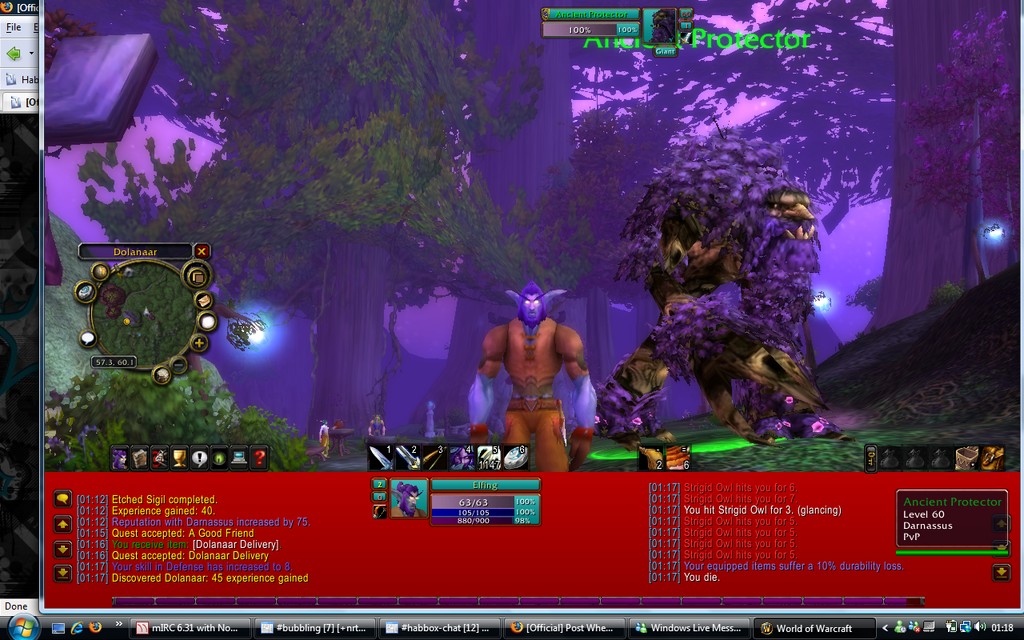
Task: Activate the sword ability in slot 1
Action: point(380,458)
